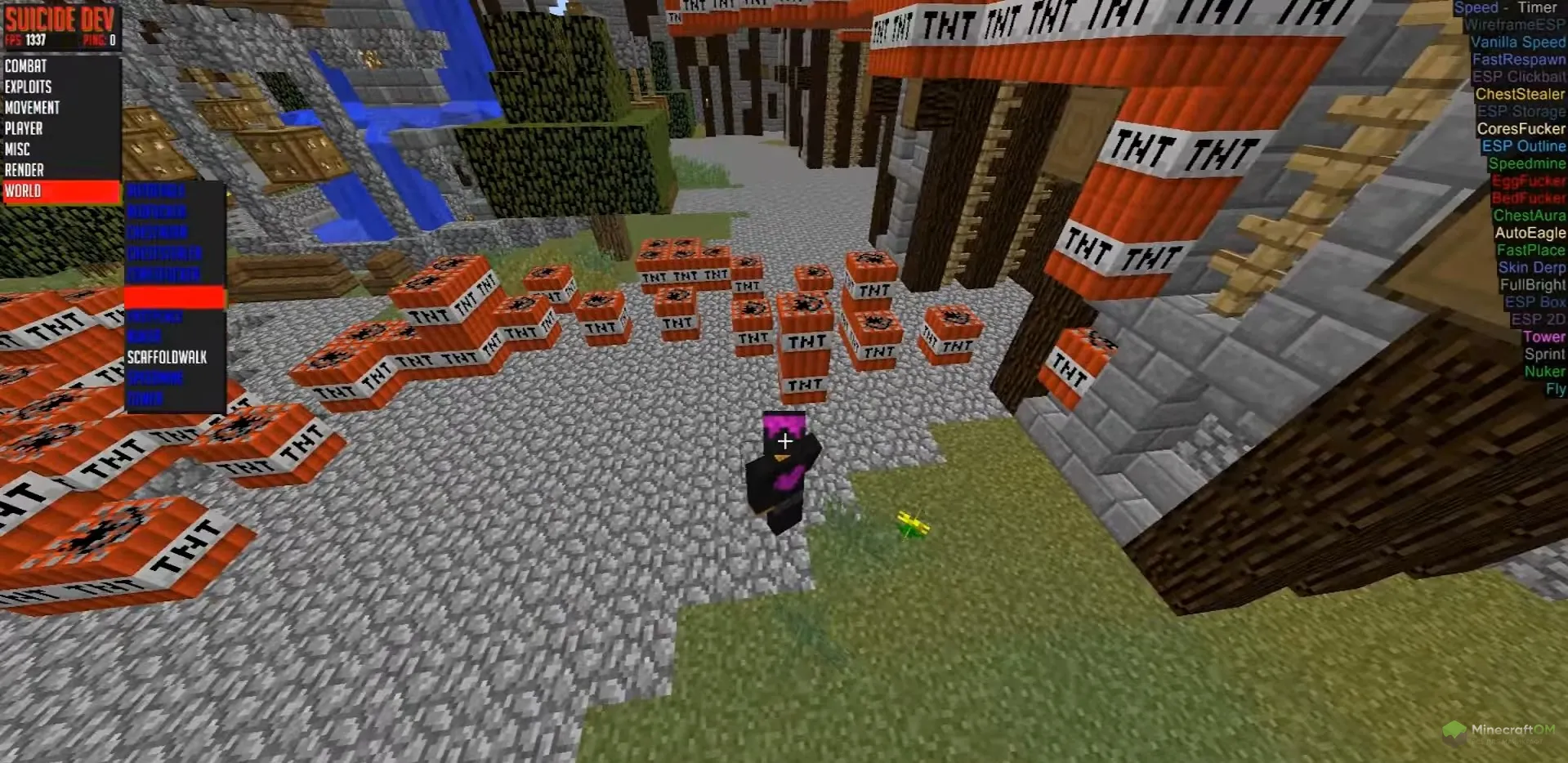1568x763 pixels.
Task: Toggle the FastPlace module in the World list
Action: [x=155, y=315]
